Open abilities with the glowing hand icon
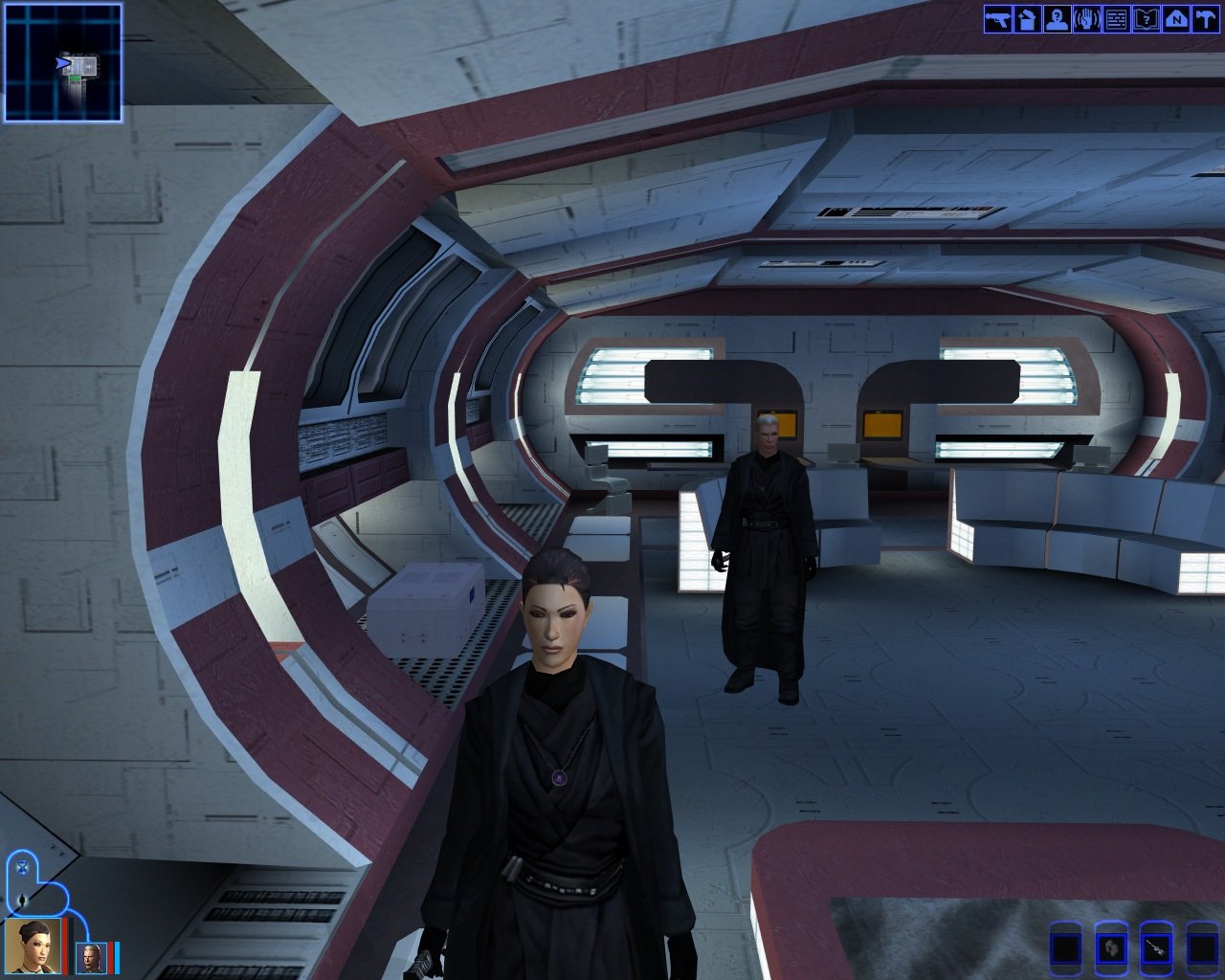This screenshot has width=1225, height=980. [x=1087, y=19]
